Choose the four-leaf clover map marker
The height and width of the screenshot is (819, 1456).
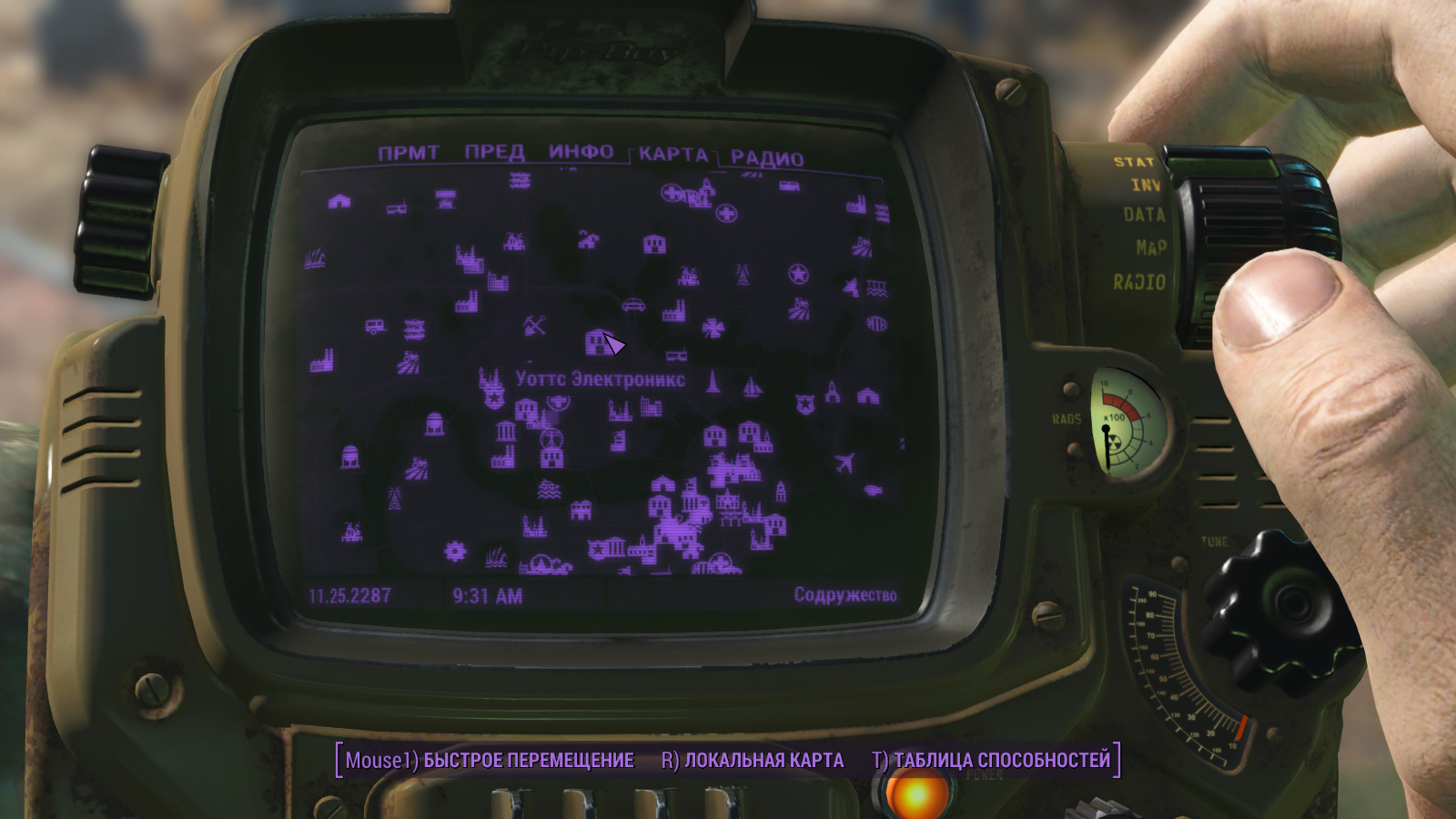713,328
